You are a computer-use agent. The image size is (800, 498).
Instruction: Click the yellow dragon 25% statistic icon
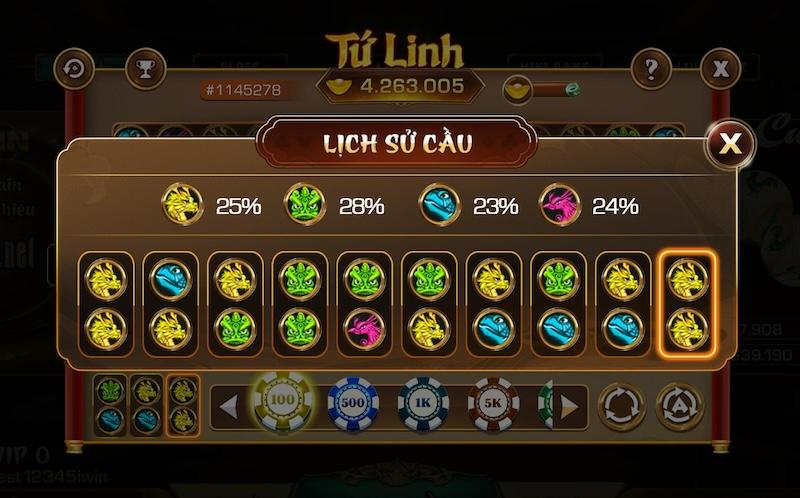tap(183, 205)
